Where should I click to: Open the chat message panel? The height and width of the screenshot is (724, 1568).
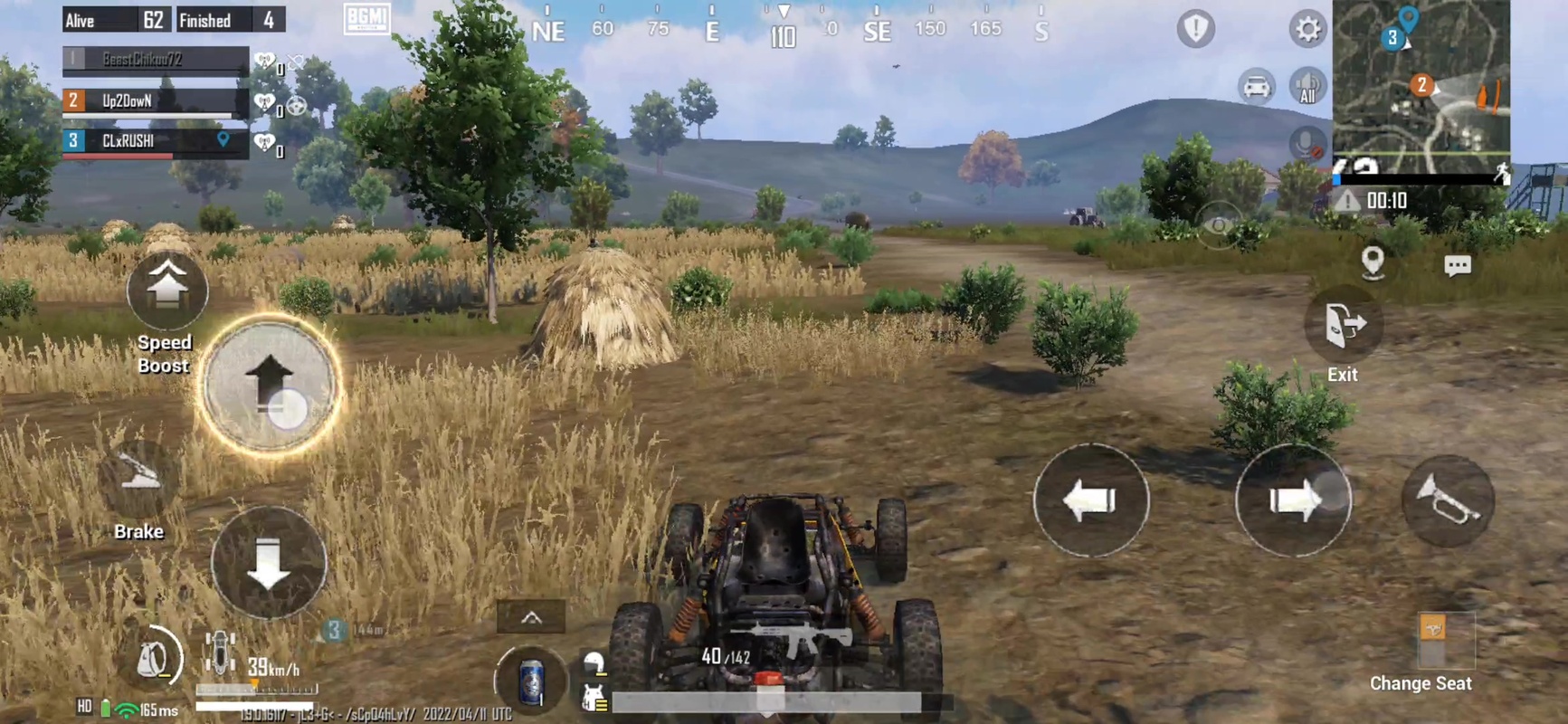tap(1459, 265)
